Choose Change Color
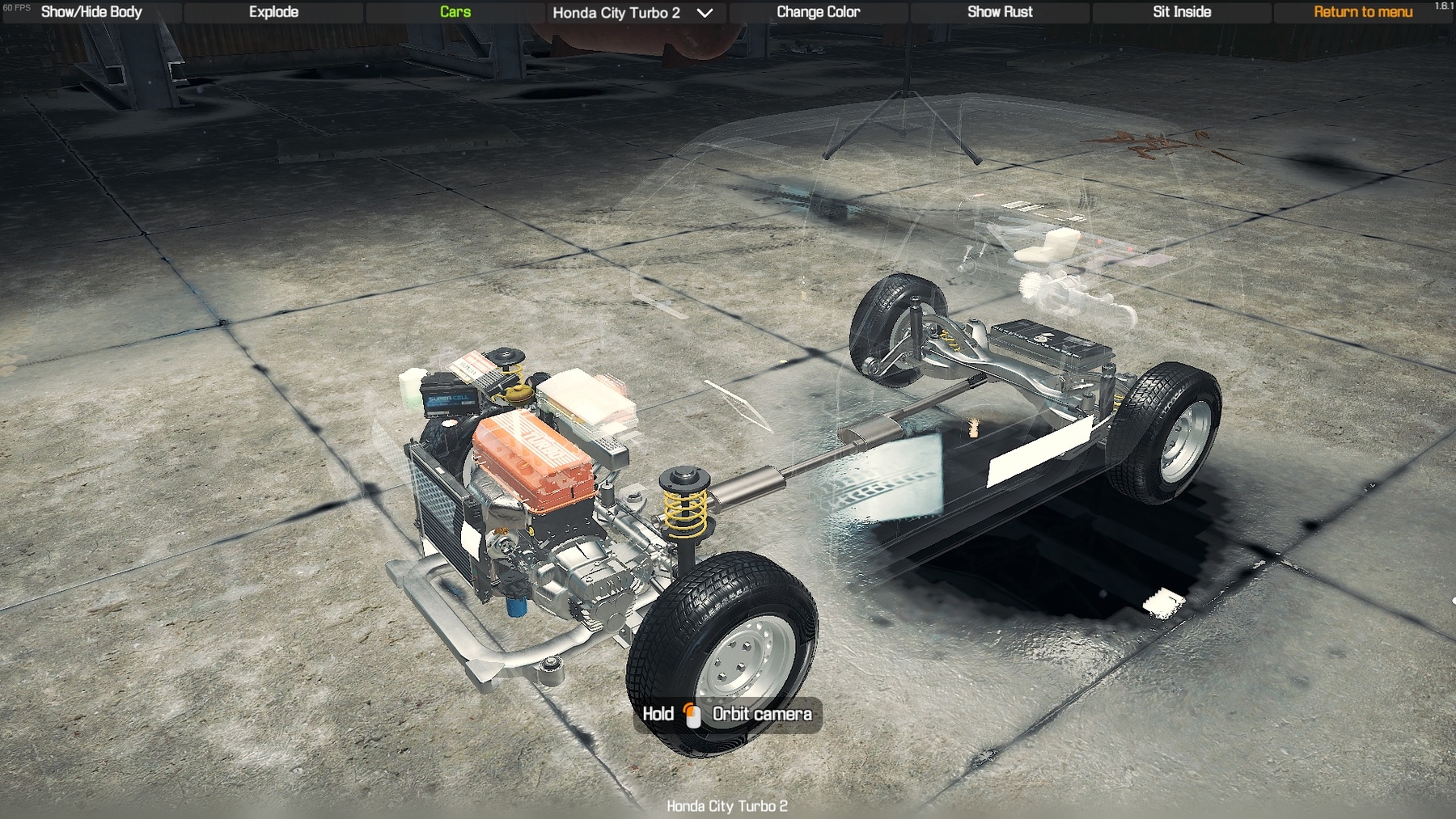This screenshot has height=819, width=1456. click(x=818, y=12)
